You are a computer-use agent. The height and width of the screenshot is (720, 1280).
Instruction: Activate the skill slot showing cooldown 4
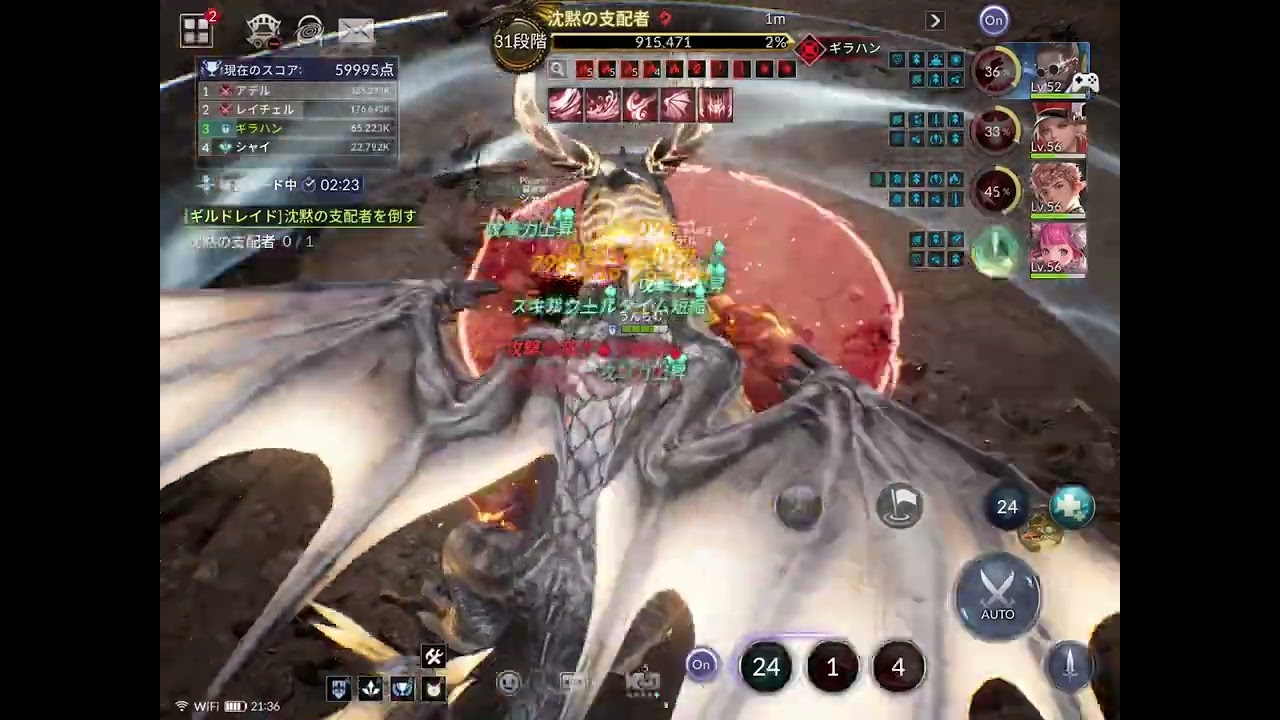click(x=897, y=668)
